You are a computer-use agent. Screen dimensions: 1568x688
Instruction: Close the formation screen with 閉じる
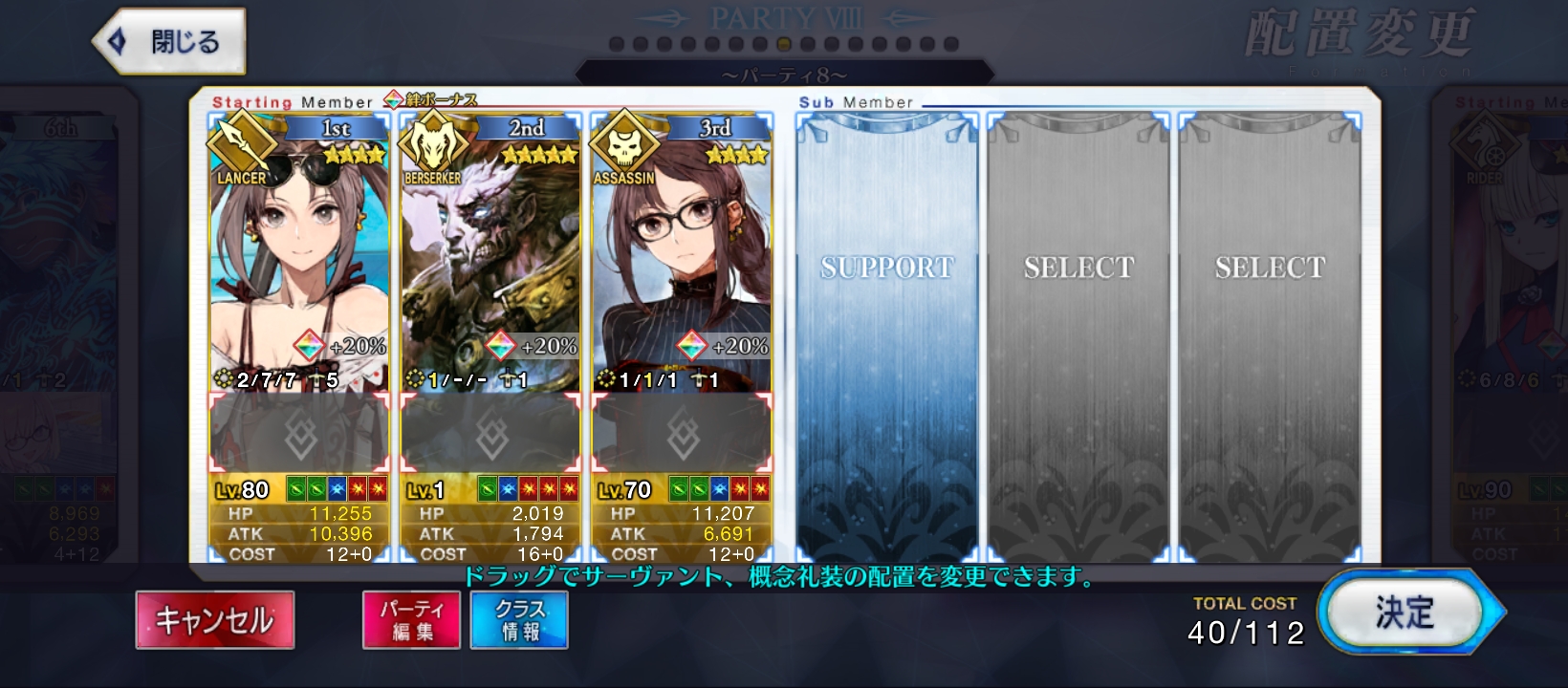(x=170, y=42)
